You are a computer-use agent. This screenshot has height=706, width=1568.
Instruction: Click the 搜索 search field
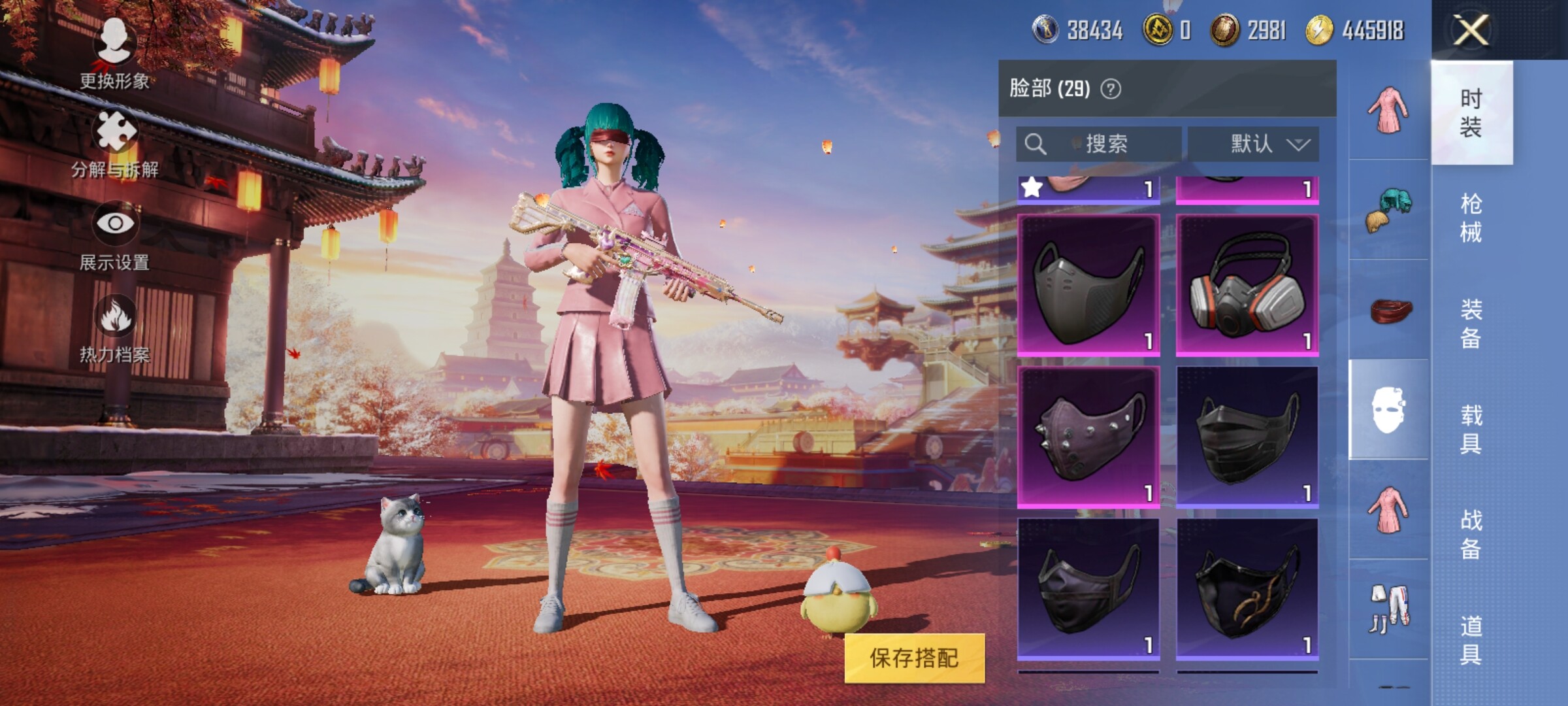[x=1099, y=144]
